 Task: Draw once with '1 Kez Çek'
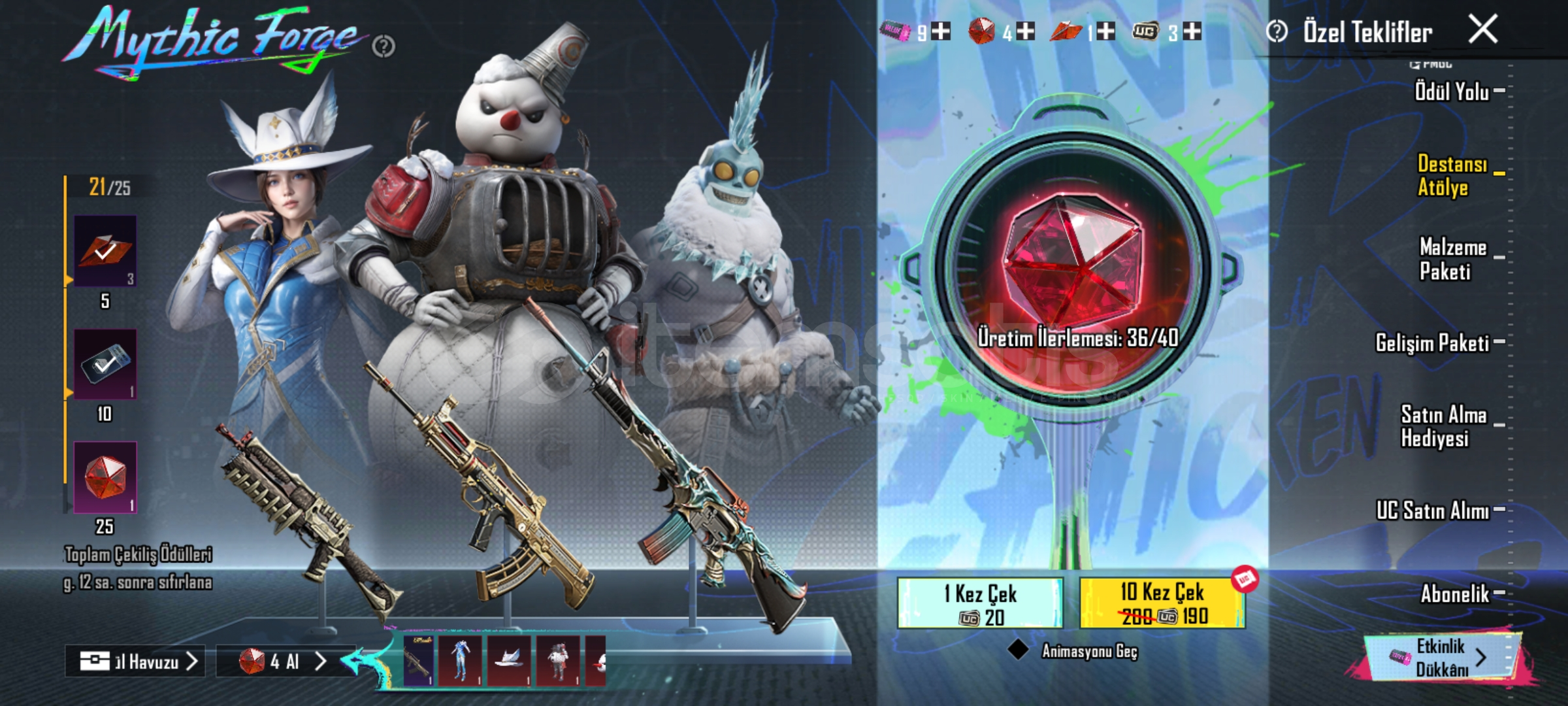pyautogui.click(x=980, y=603)
